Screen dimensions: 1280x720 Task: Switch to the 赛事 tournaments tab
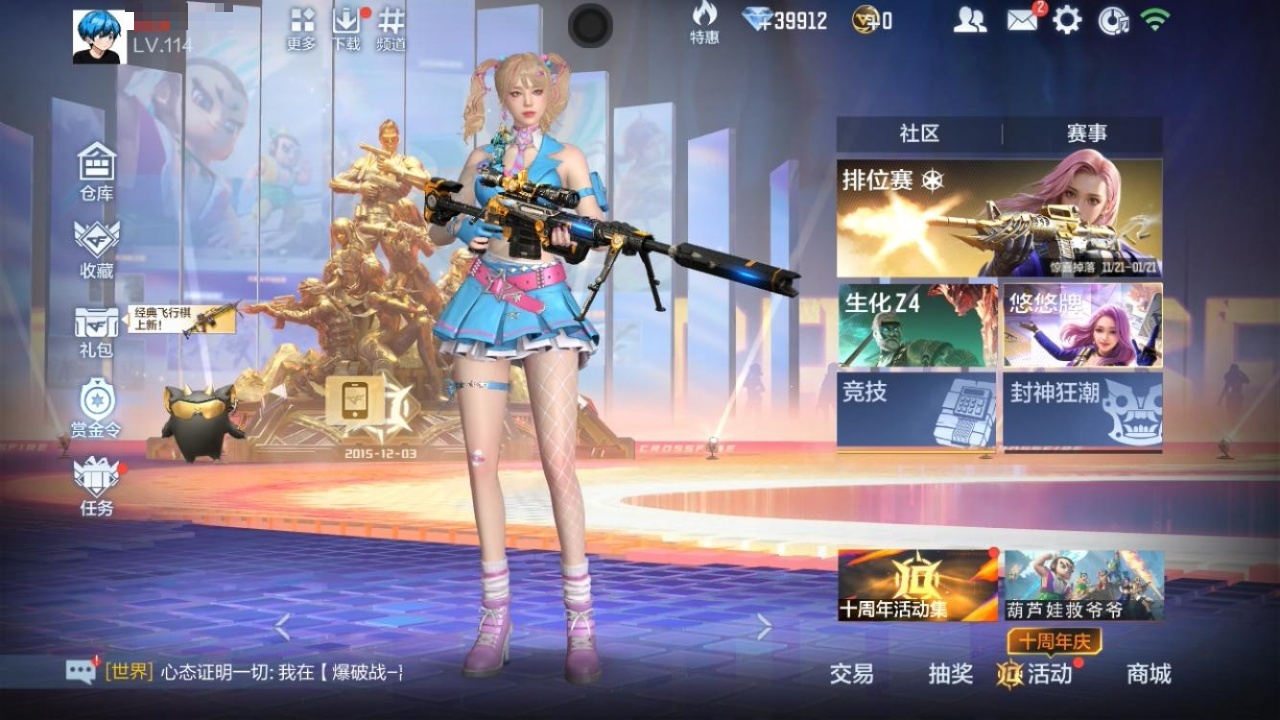(x=1086, y=134)
